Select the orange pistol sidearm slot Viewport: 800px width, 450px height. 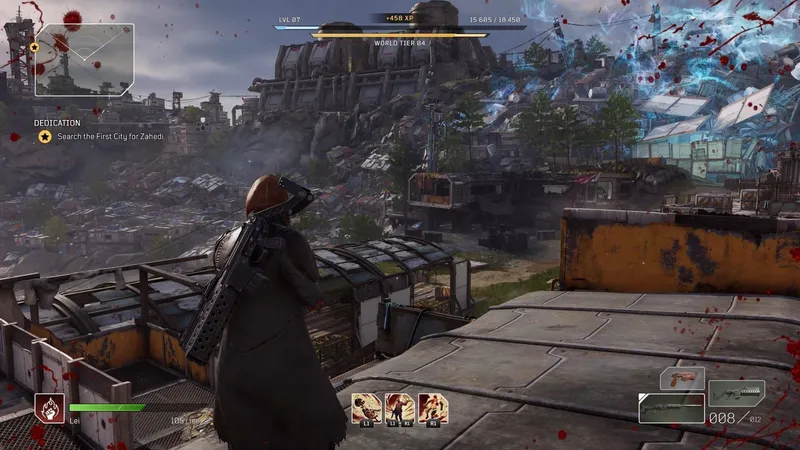(x=682, y=379)
